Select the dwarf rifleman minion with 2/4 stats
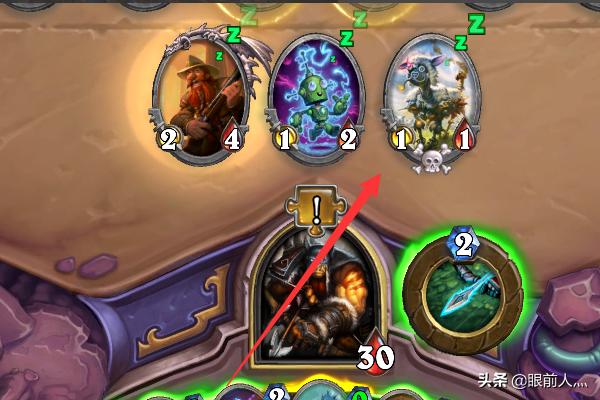This screenshot has height=400, width=600. coord(202,92)
